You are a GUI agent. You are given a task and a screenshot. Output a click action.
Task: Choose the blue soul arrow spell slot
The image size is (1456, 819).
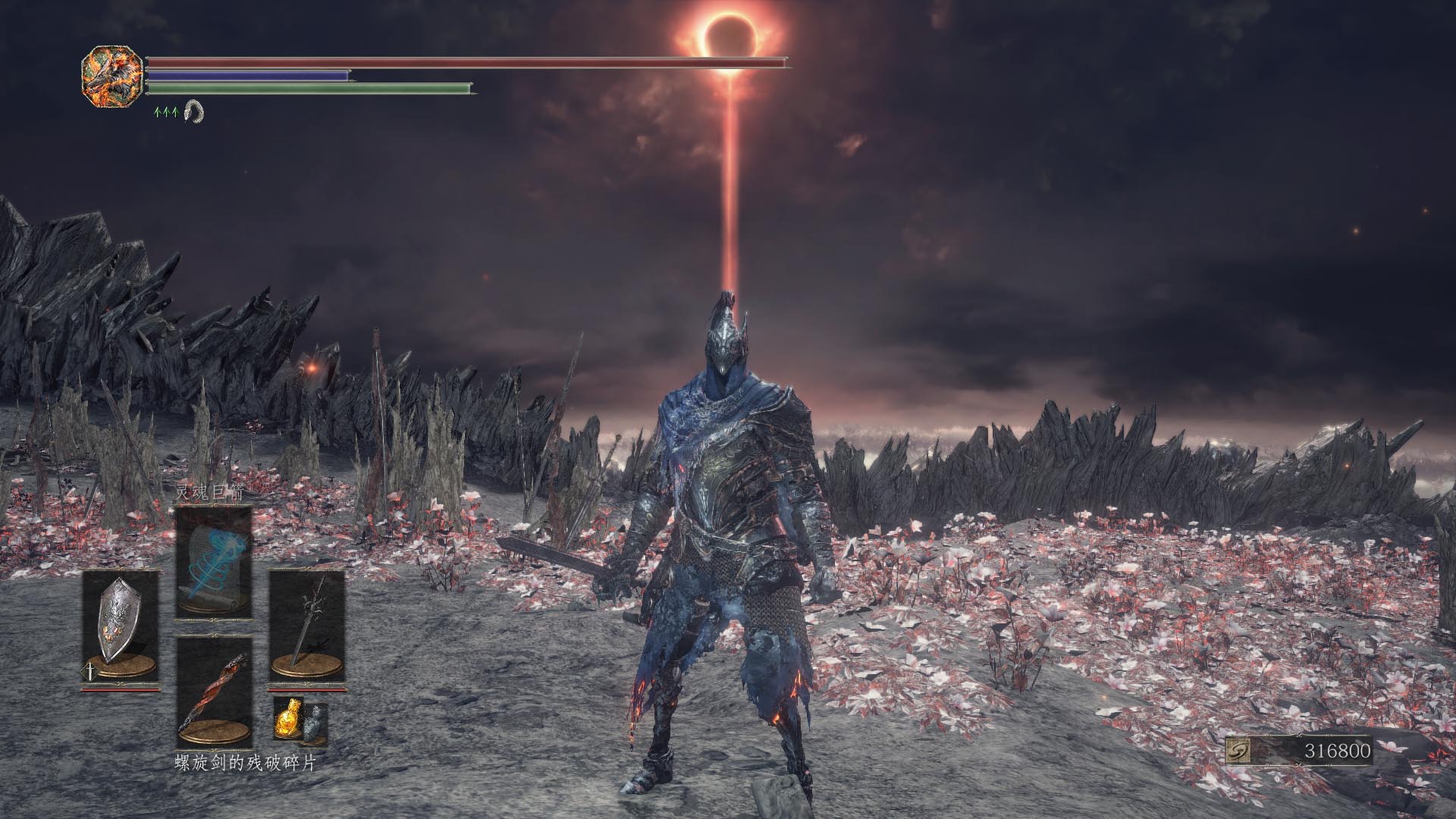(x=214, y=562)
